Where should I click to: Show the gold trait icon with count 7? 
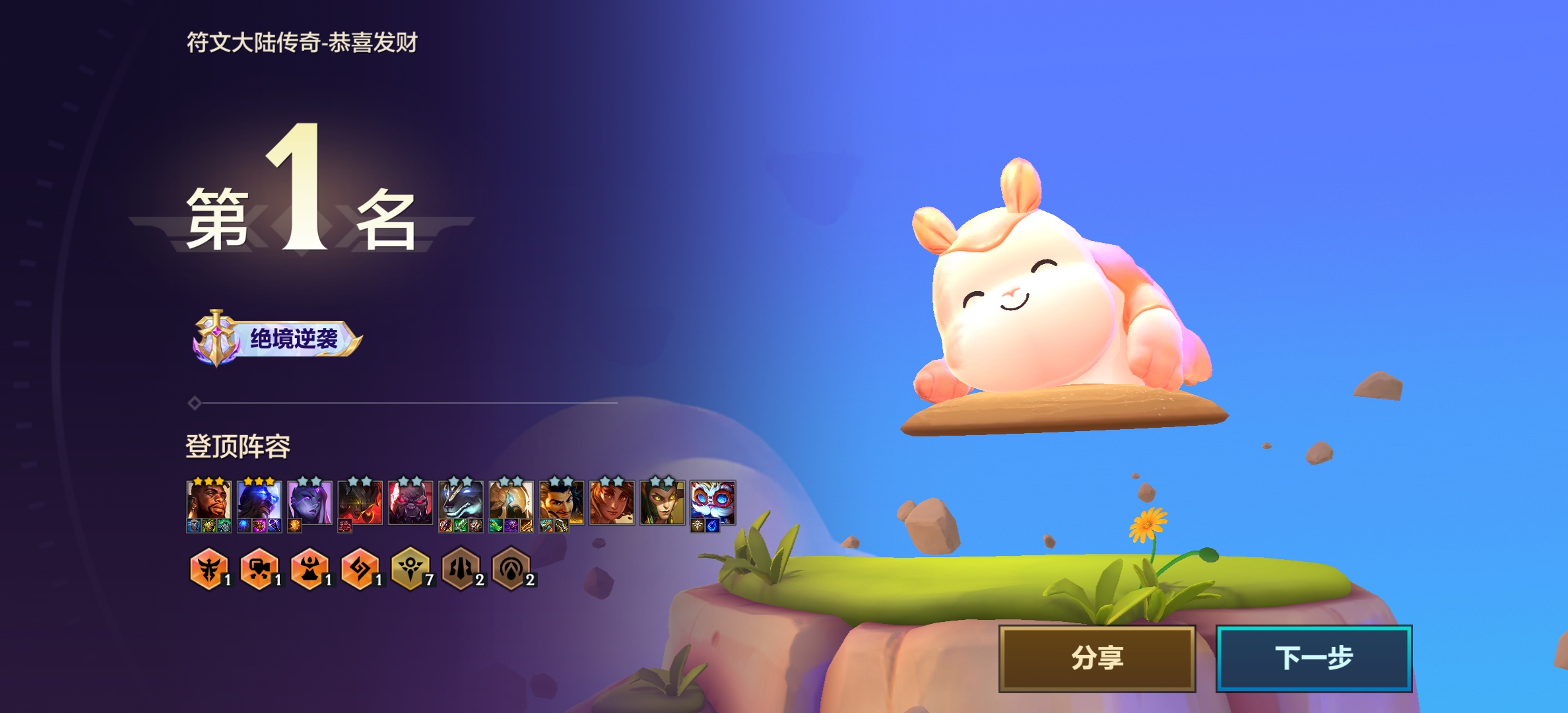410,568
